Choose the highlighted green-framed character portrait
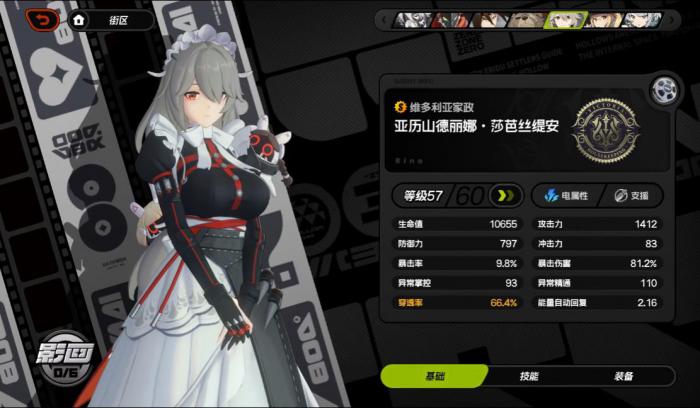The height and width of the screenshot is (408, 700). 564,19
